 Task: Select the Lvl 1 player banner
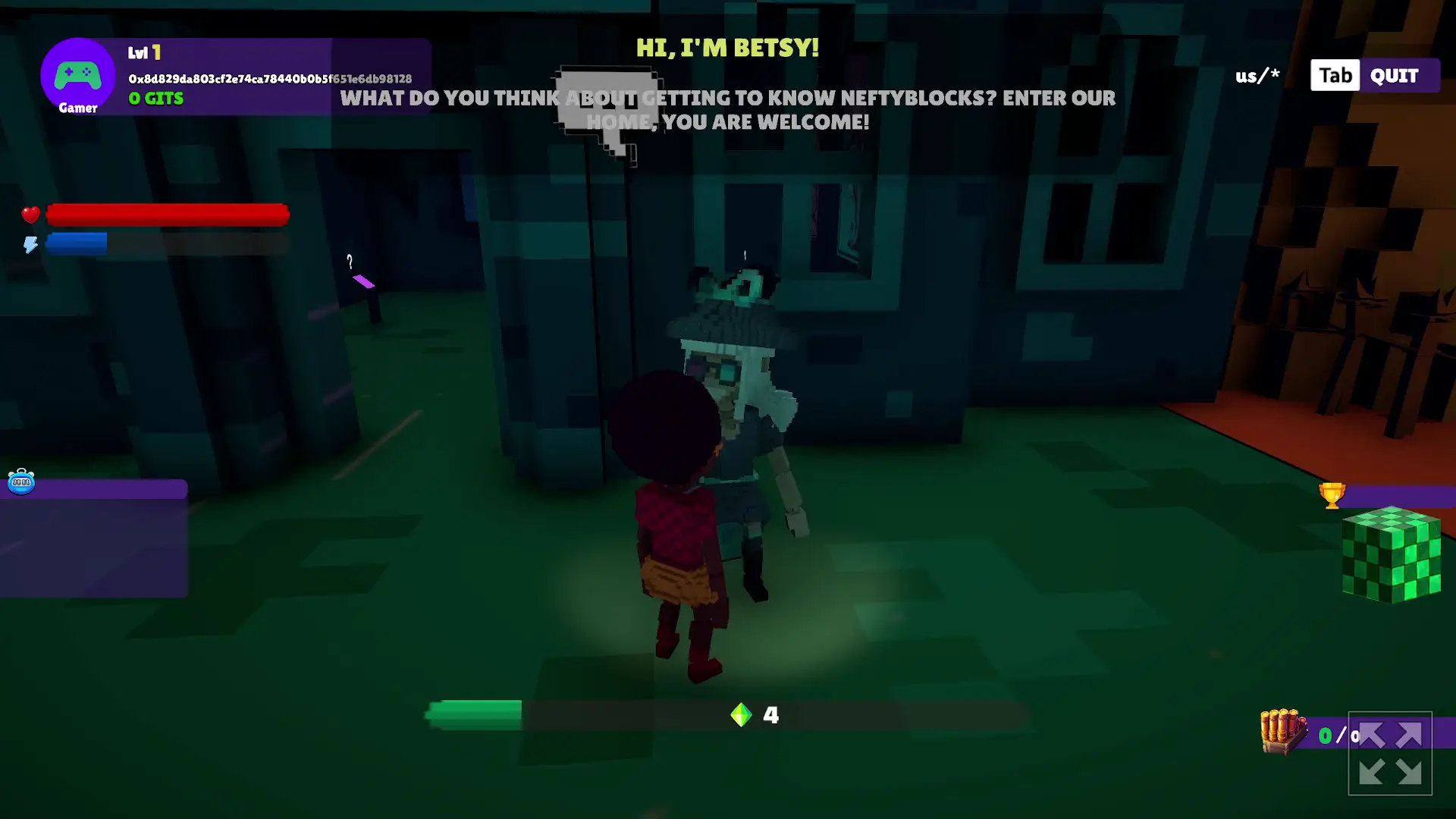(x=146, y=52)
